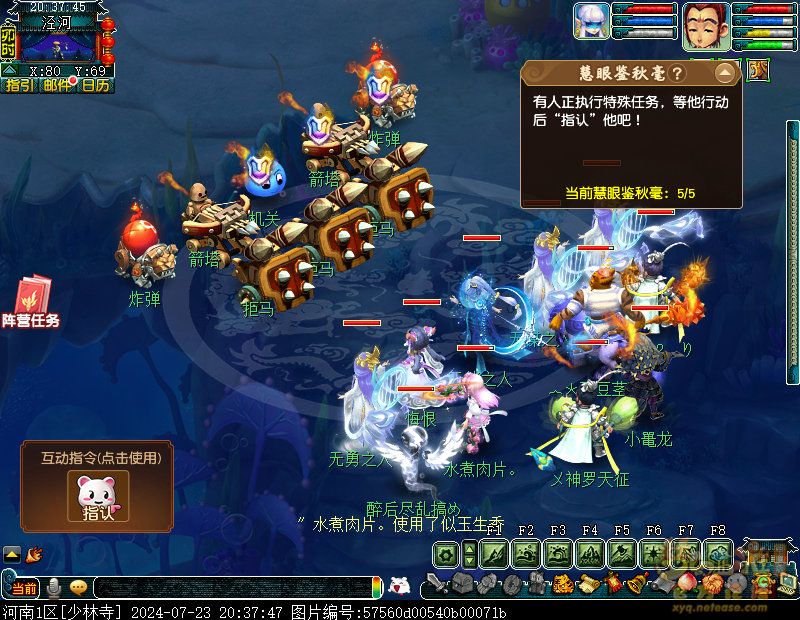
Task: Open the gear settings button beside hotbar
Action: pyautogui.click(x=444, y=553)
